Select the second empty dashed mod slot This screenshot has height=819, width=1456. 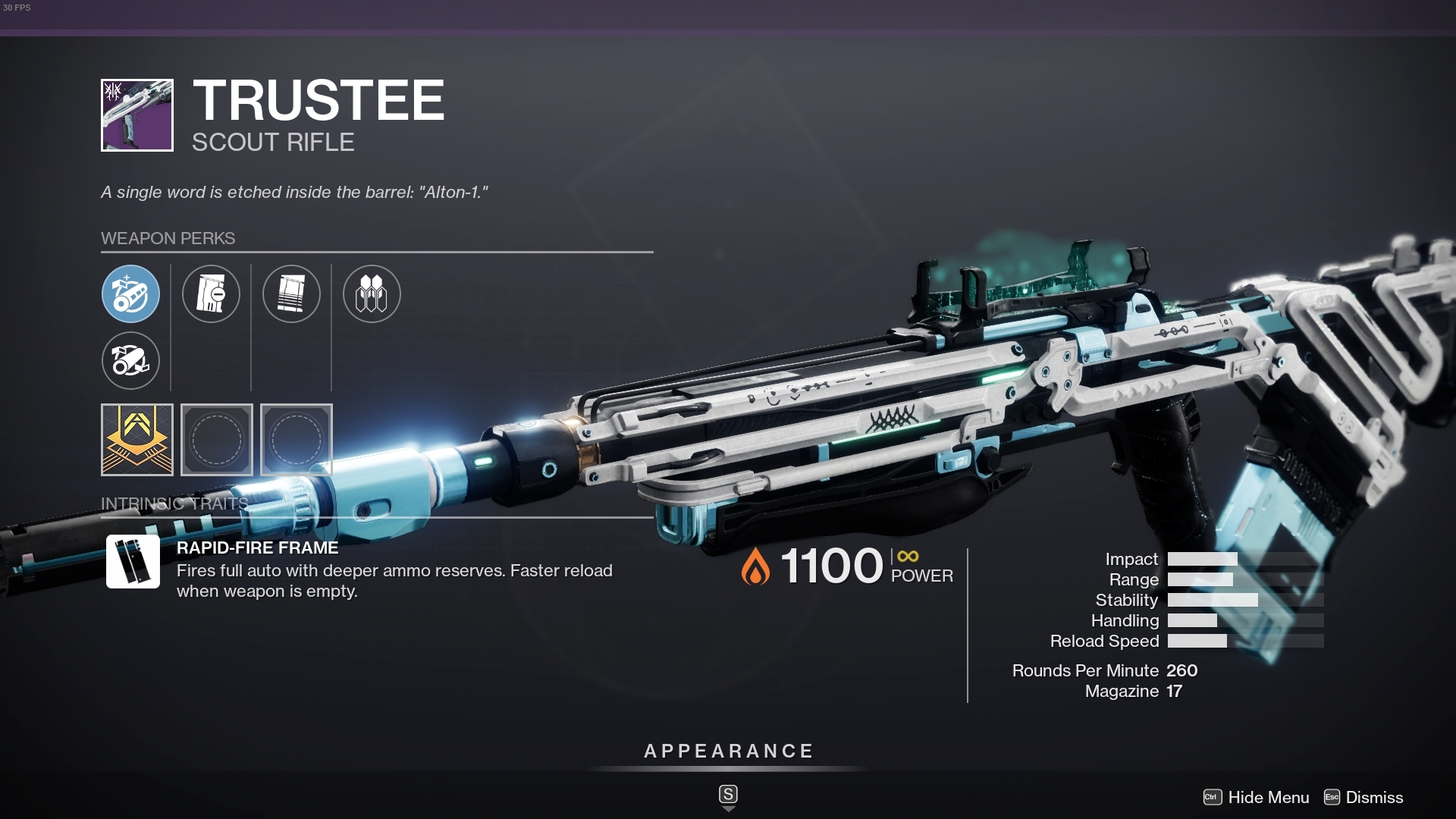pyautogui.click(x=297, y=440)
